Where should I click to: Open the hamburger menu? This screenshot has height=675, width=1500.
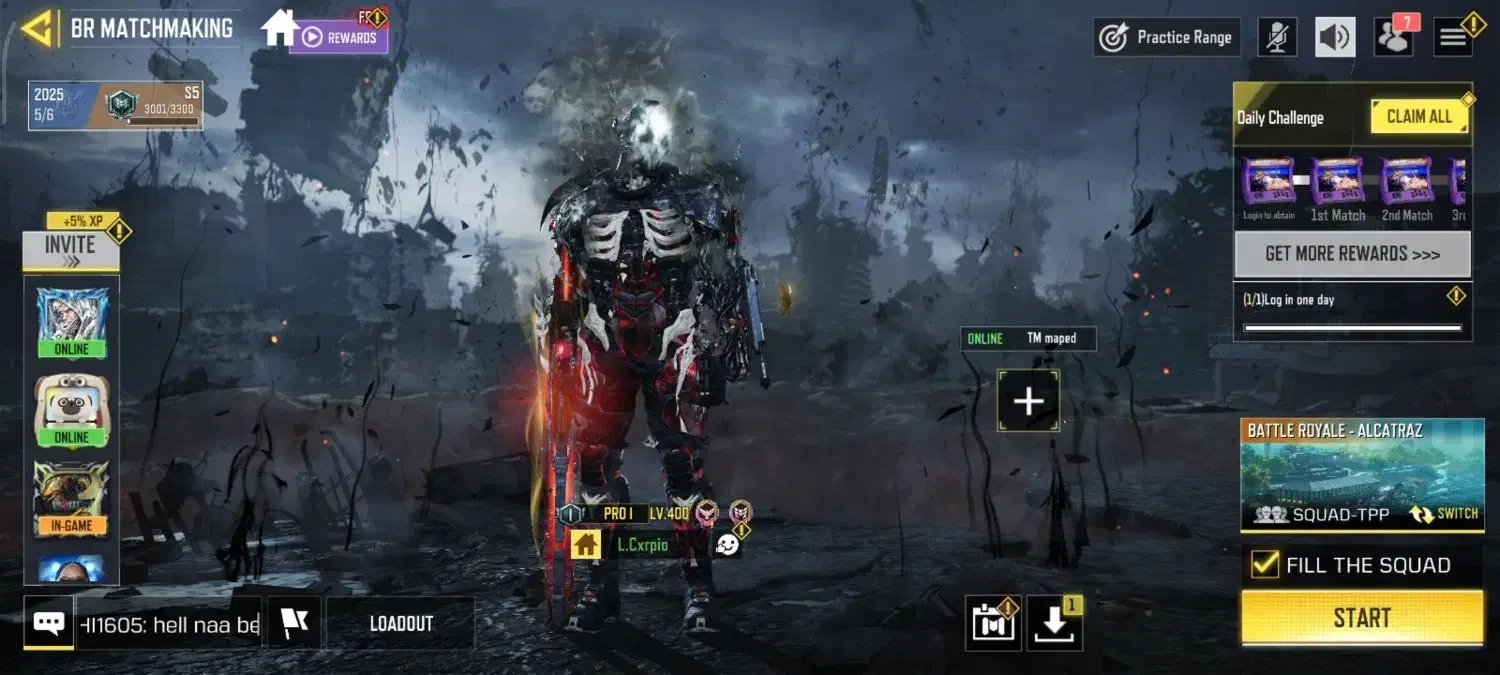tap(1453, 38)
